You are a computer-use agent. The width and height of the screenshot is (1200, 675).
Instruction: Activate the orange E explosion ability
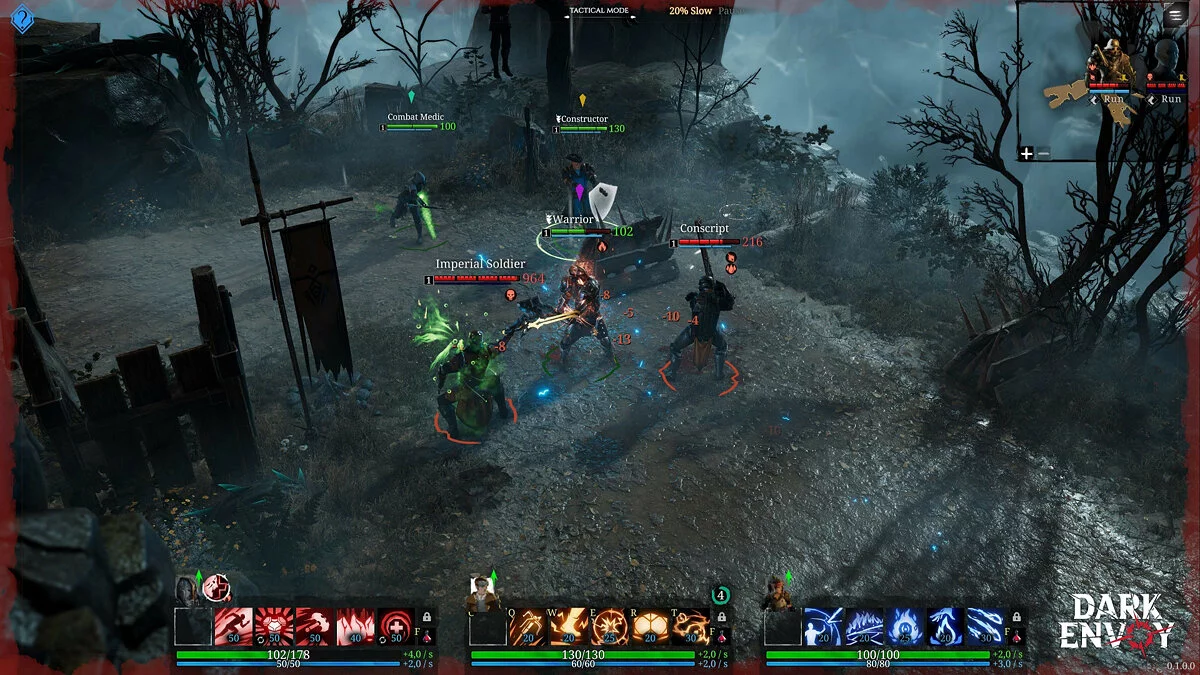coord(608,626)
